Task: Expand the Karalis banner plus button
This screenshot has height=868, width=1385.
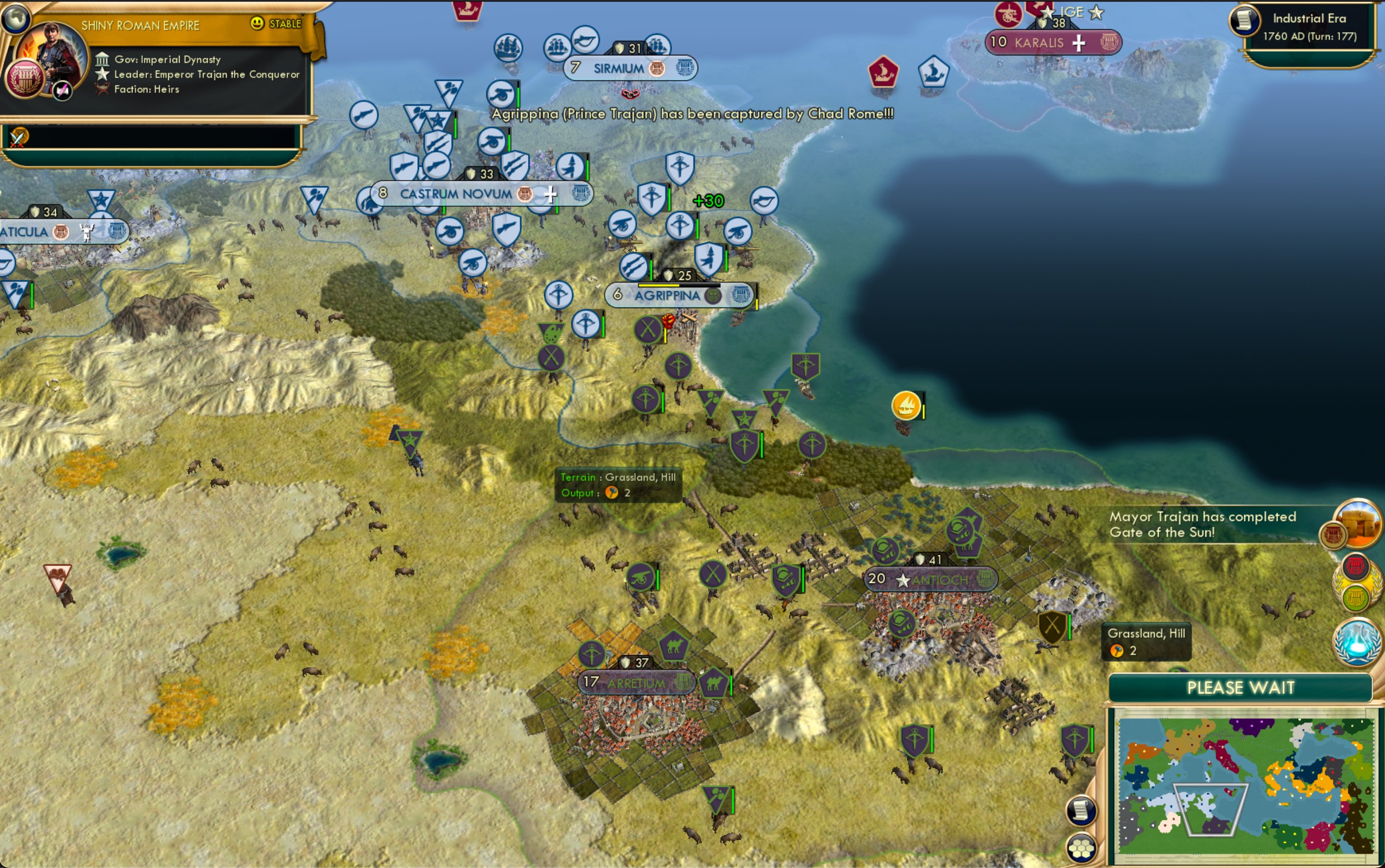Action: point(1079,44)
